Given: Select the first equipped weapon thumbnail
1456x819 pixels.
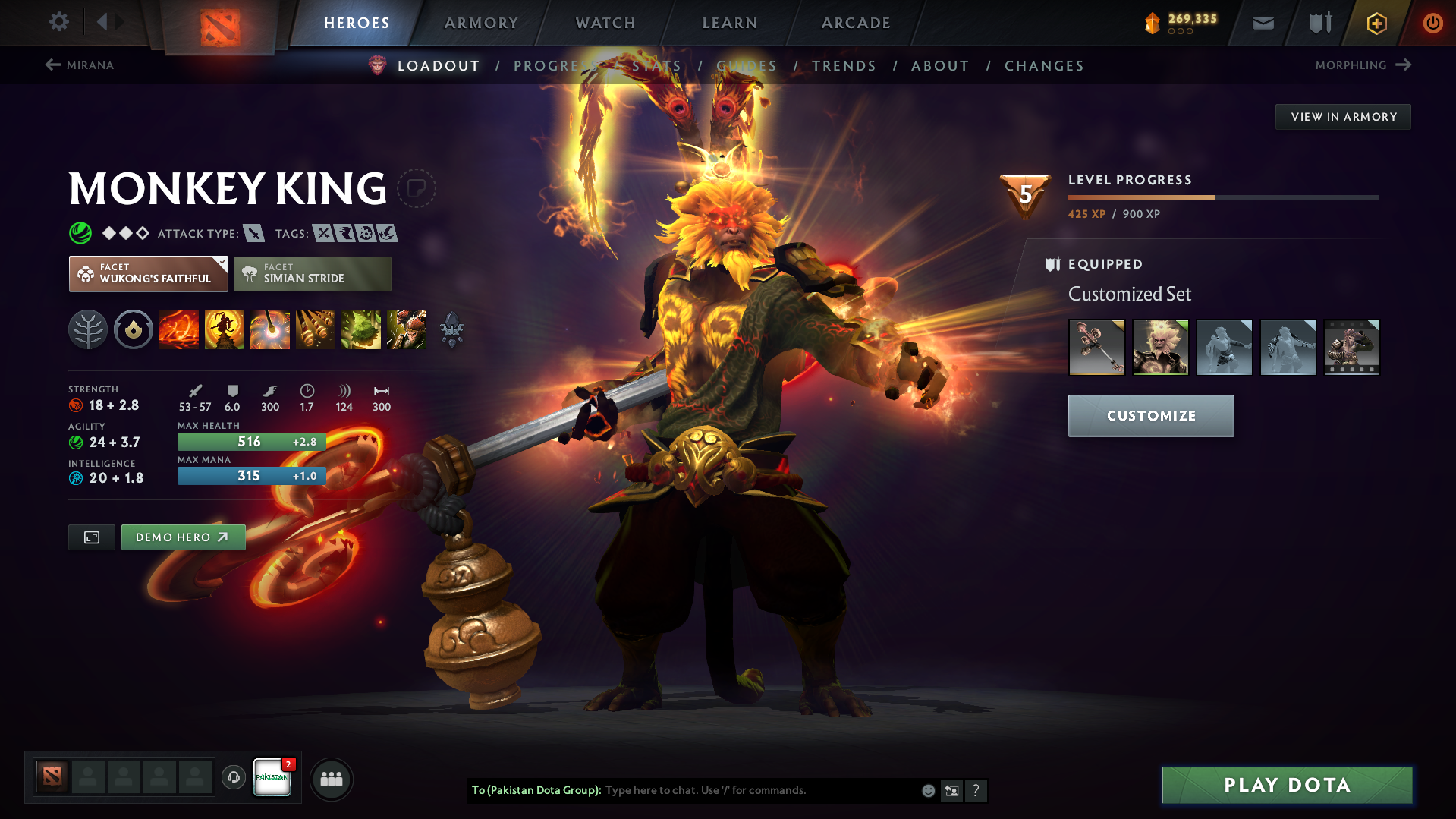Looking at the screenshot, I should coord(1096,347).
